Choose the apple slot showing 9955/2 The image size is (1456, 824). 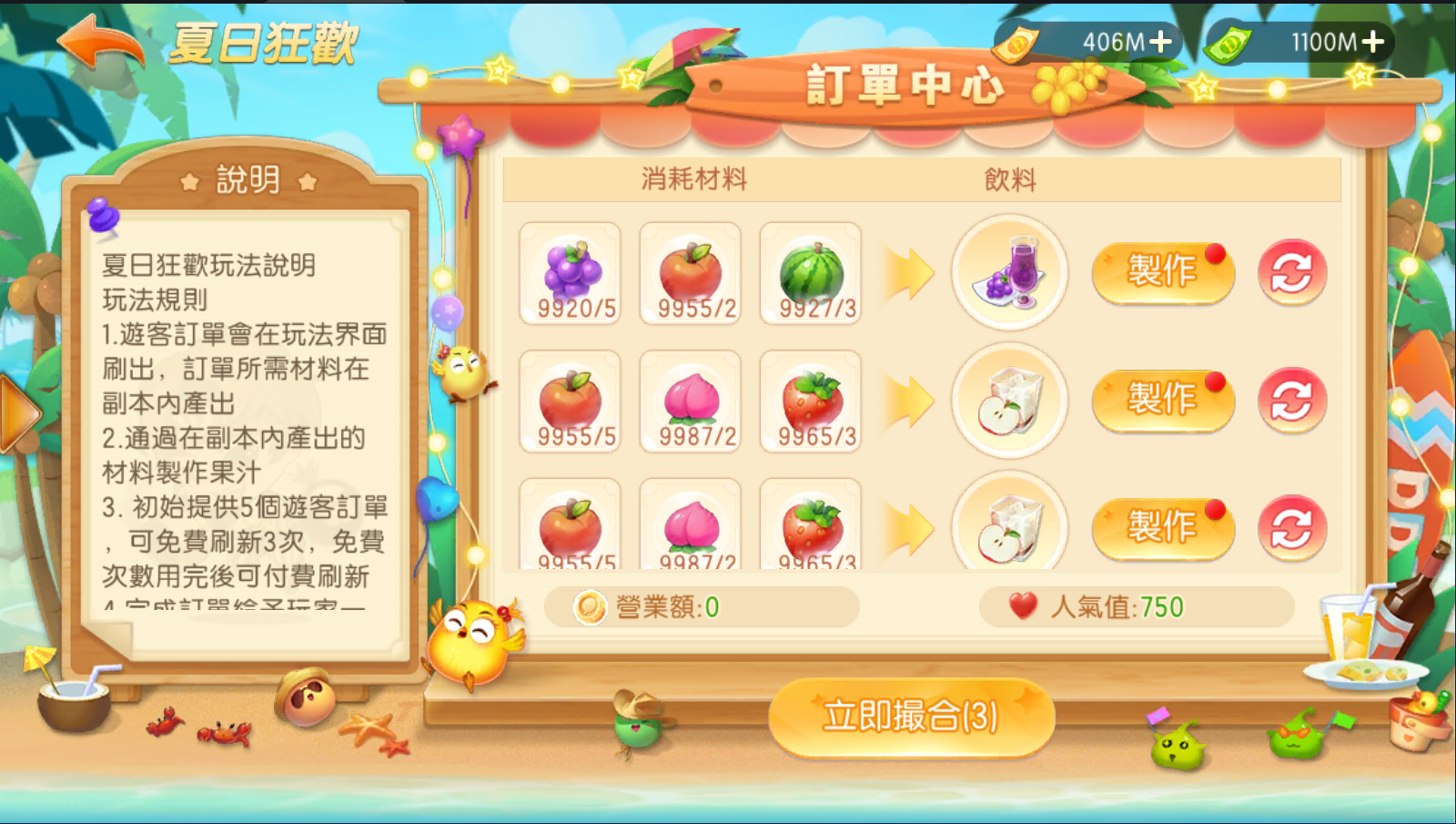(691, 273)
